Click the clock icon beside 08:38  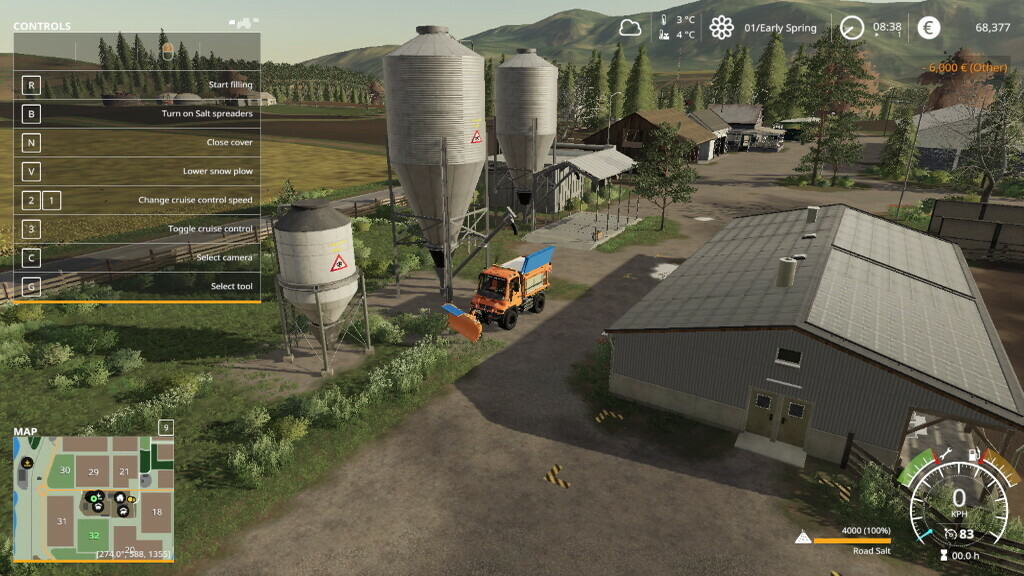(x=852, y=27)
